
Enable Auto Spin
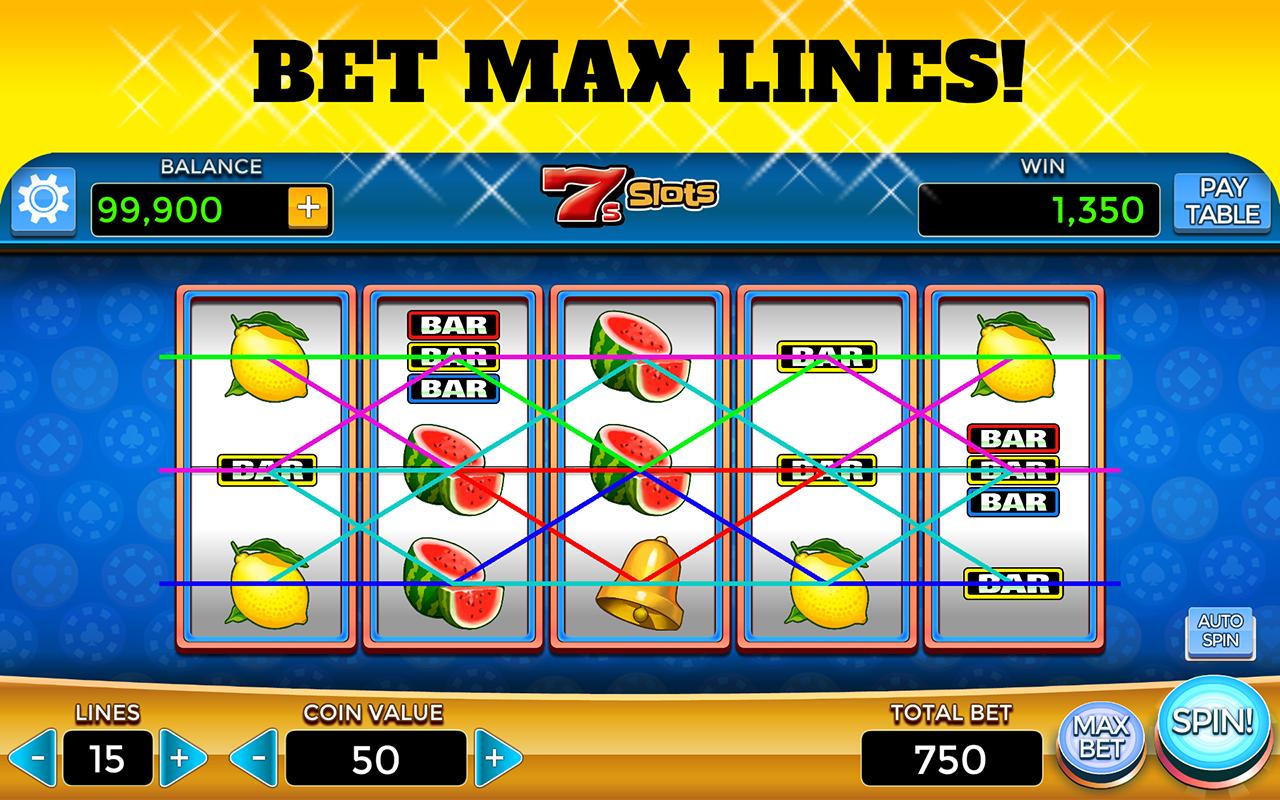(1222, 633)
